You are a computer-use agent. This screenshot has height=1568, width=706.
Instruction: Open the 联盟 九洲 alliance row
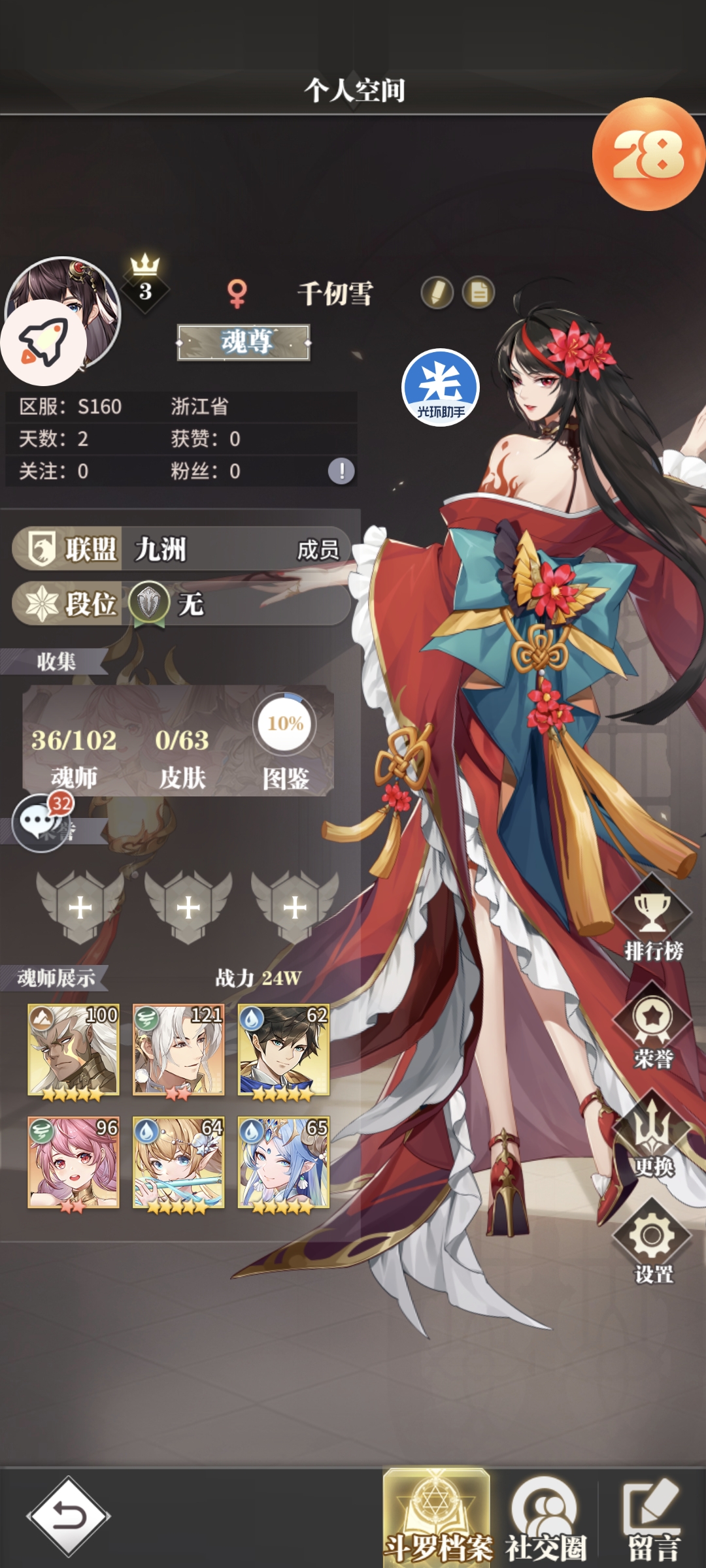click(x=182, y=549)
